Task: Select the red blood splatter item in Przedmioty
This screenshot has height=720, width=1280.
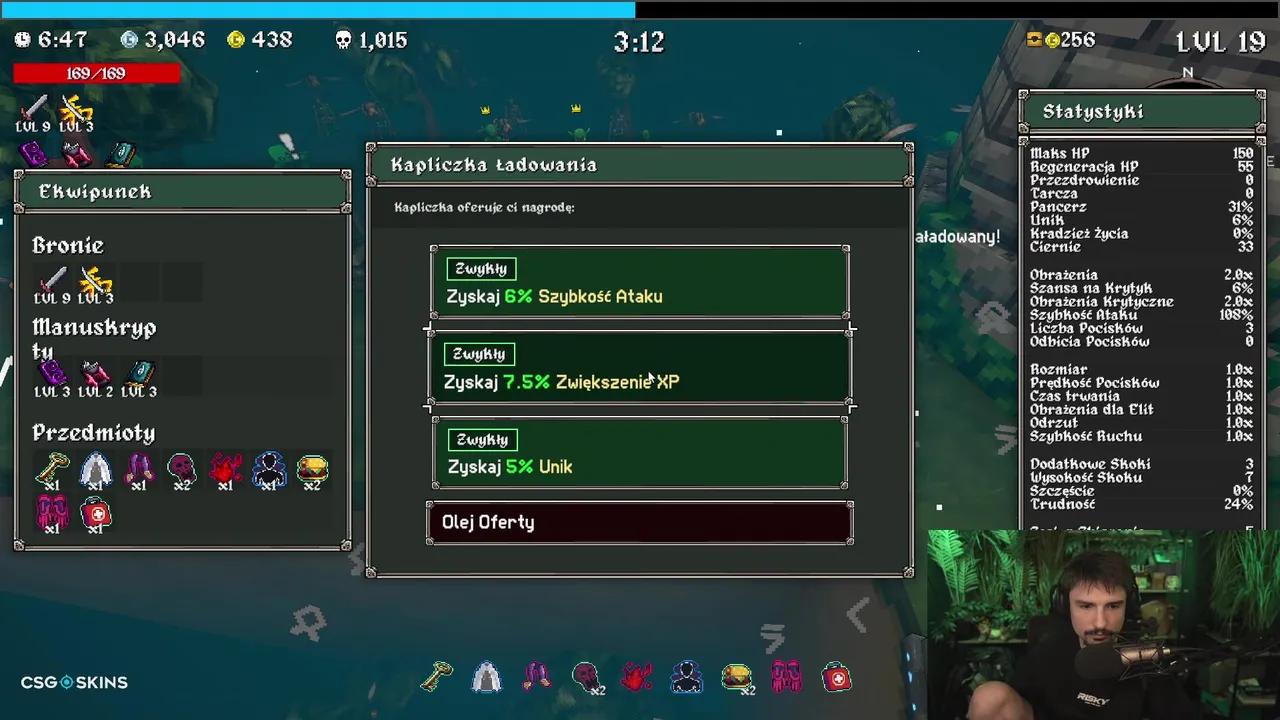Action: (225, 468)
